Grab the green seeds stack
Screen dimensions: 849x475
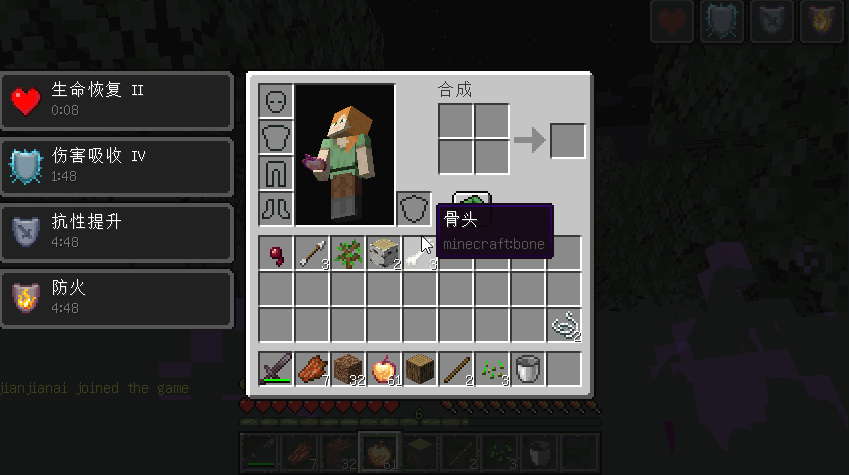492,370
